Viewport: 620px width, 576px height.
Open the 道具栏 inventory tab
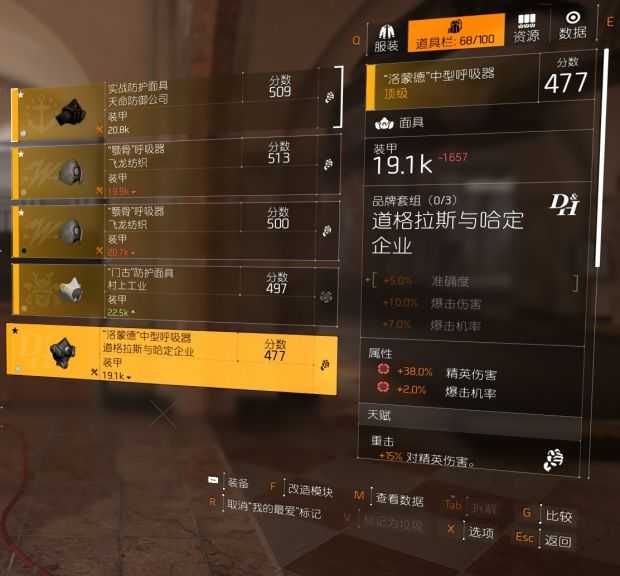456,34
